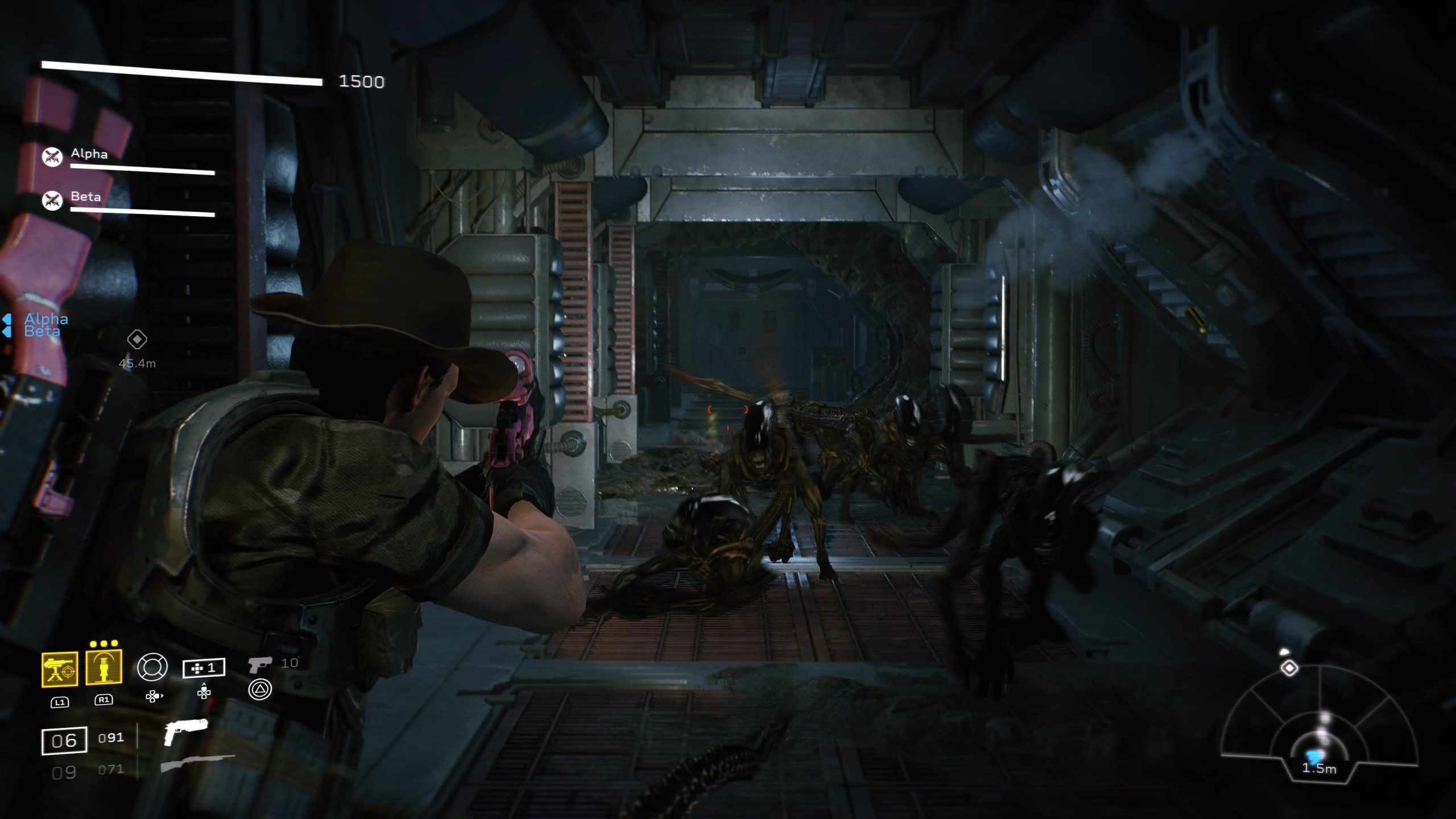Select the equipped handgun weapon slot

click(185, 732)
